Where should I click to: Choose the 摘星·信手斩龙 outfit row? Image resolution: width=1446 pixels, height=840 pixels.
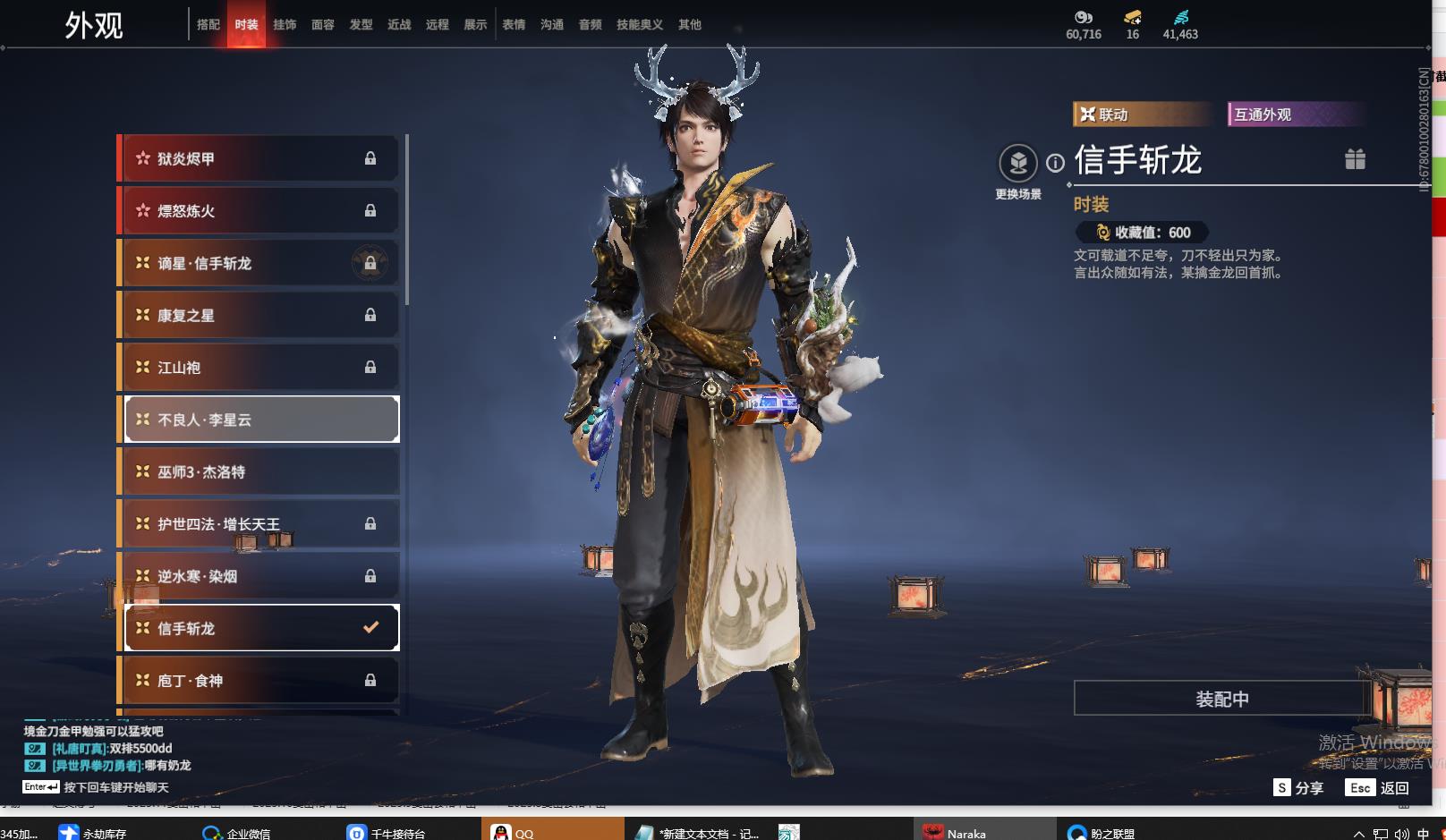[x=260, y=263]
